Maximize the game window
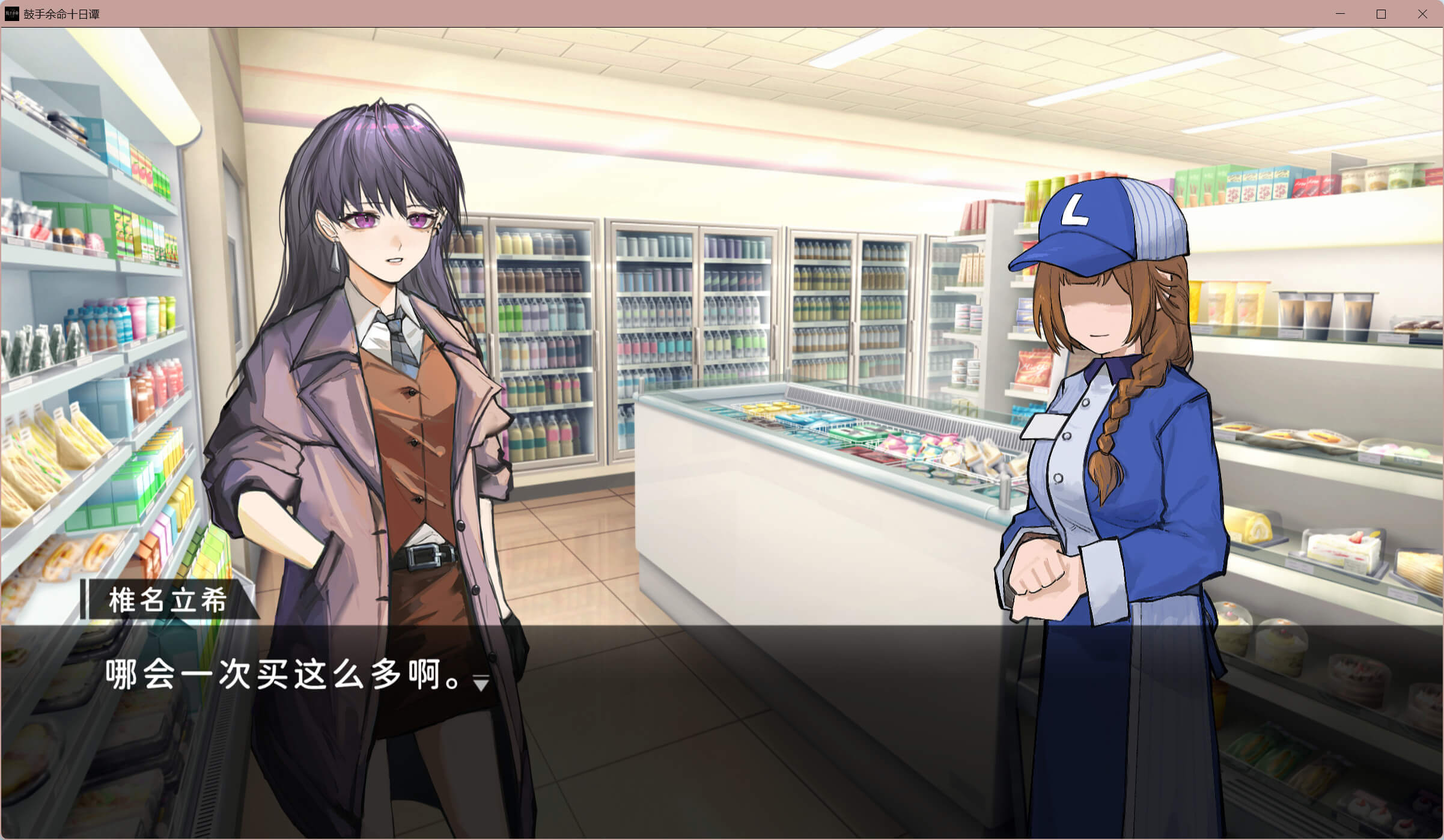Image resolution: width=1444 pixels, height=840 pixels. click(1381, 14)
